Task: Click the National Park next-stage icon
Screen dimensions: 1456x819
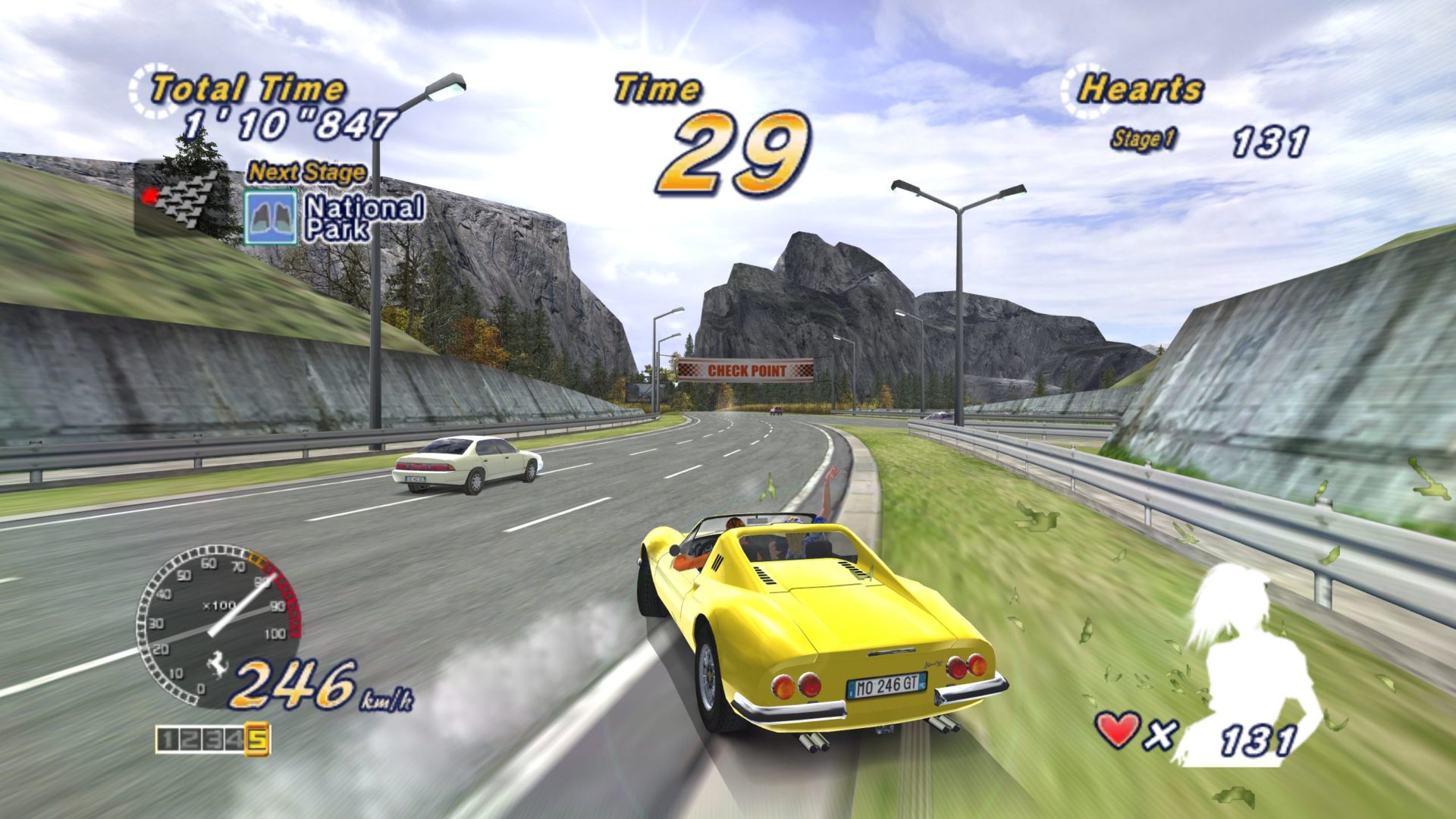Action: 270,217
